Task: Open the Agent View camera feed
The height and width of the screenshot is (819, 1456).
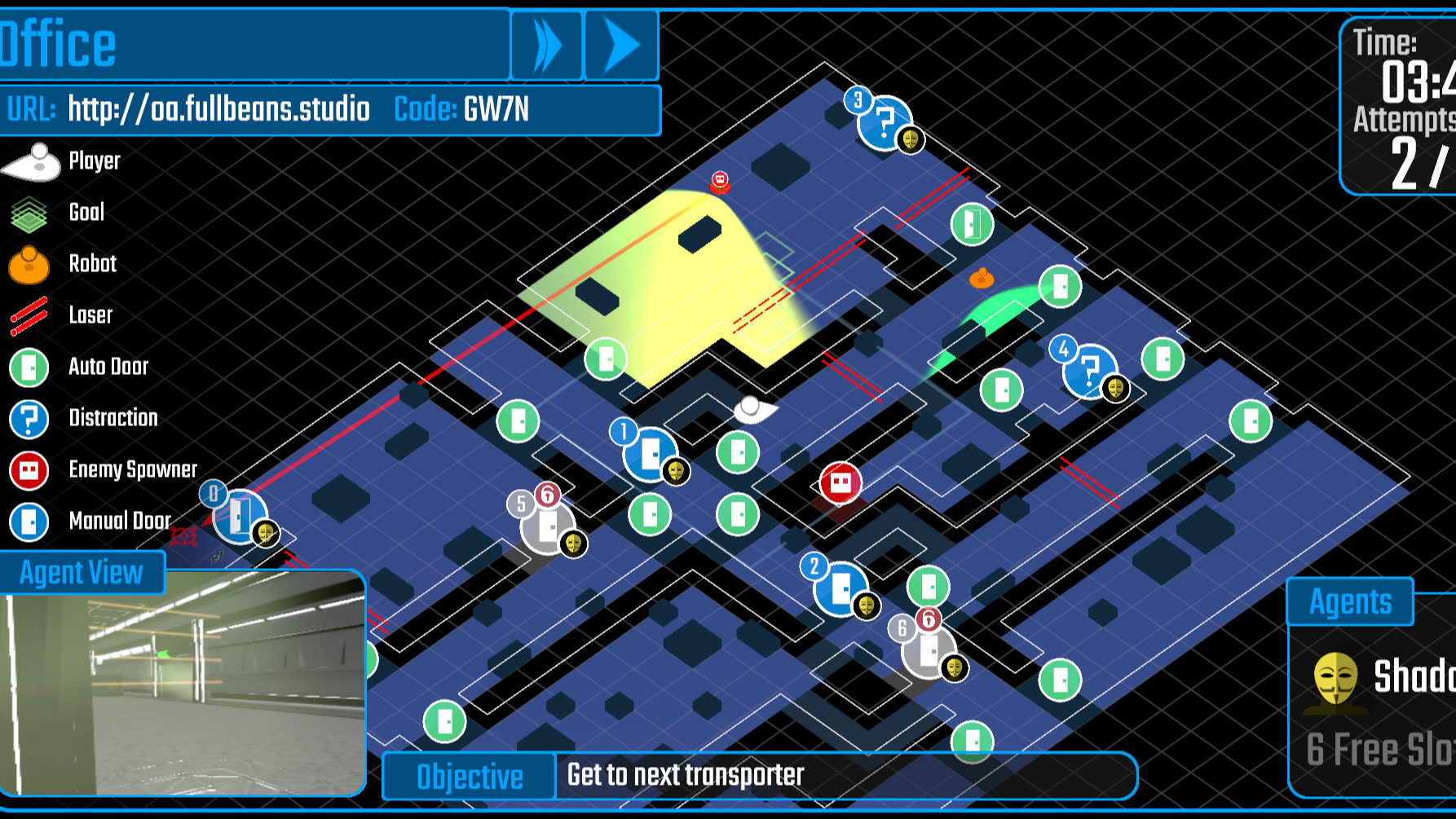Action: pos(183,683)
